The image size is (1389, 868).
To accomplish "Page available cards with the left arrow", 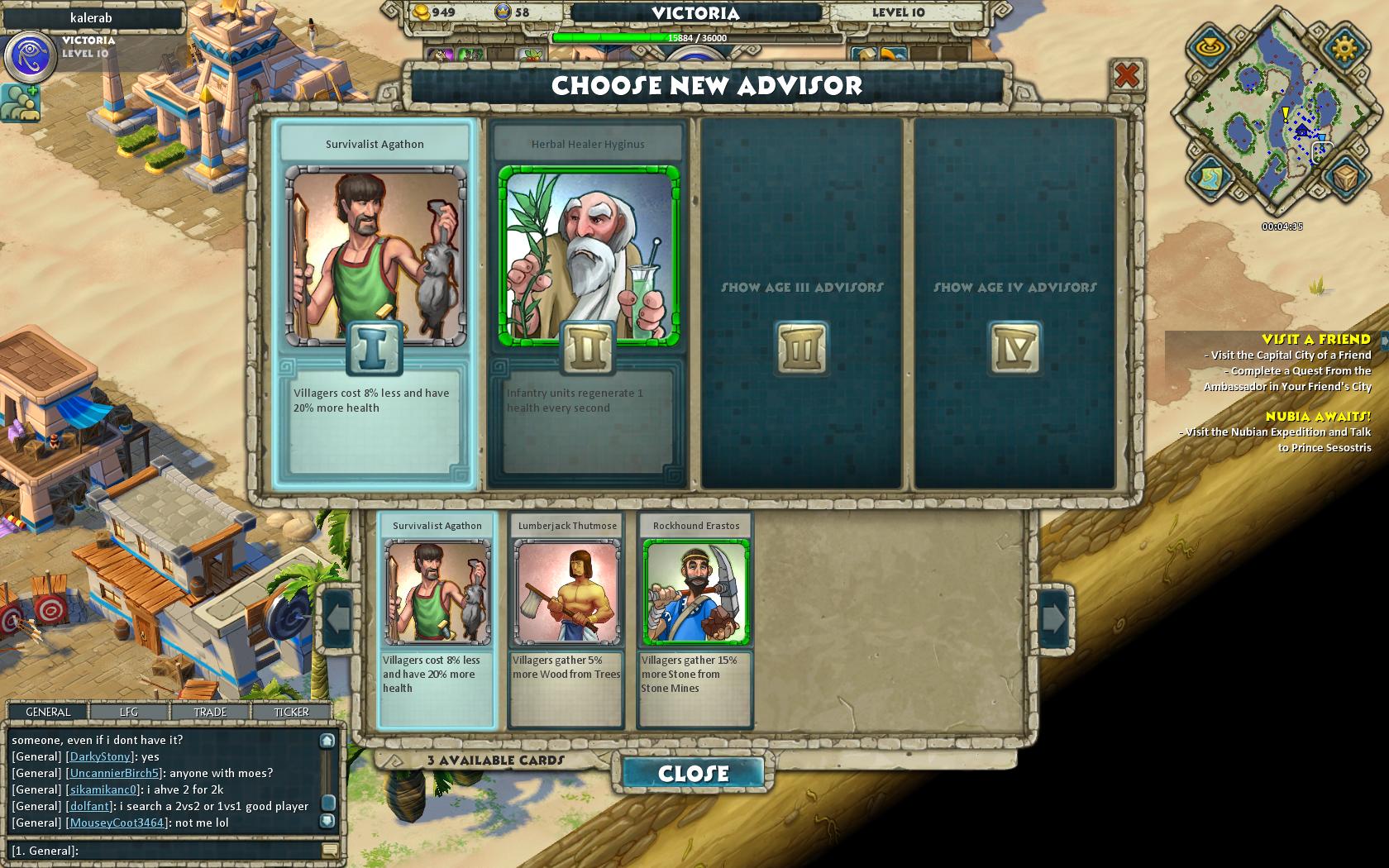I will (338, 618).
